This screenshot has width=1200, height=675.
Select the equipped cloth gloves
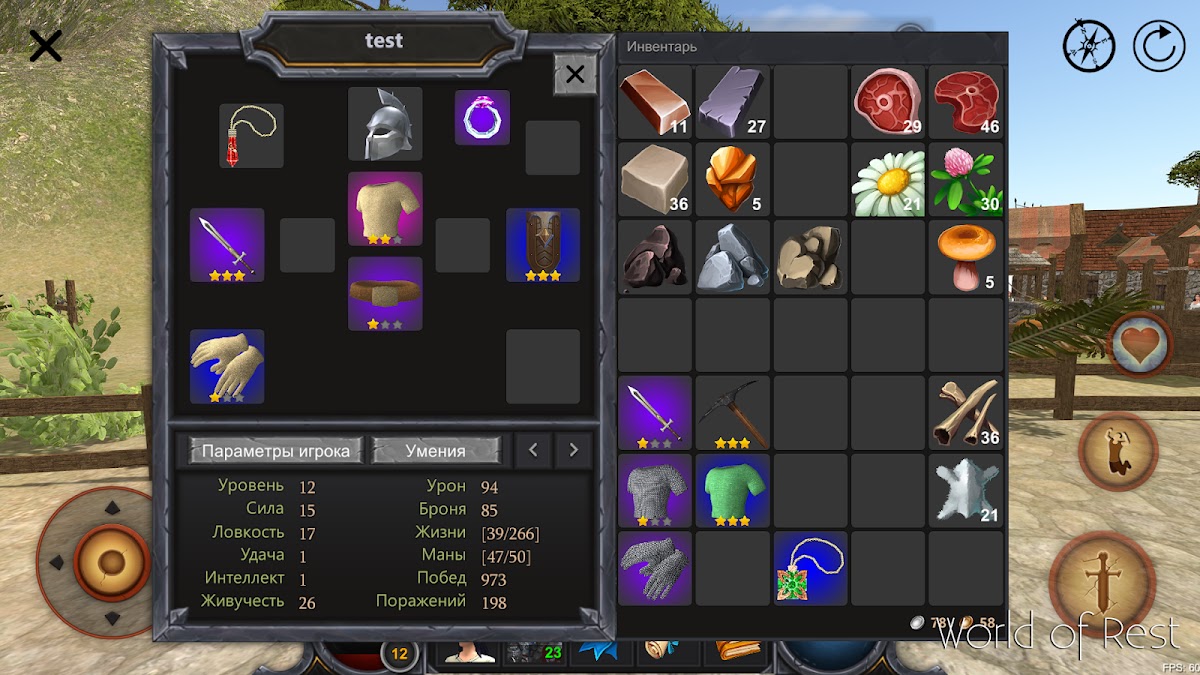[227, 366]
